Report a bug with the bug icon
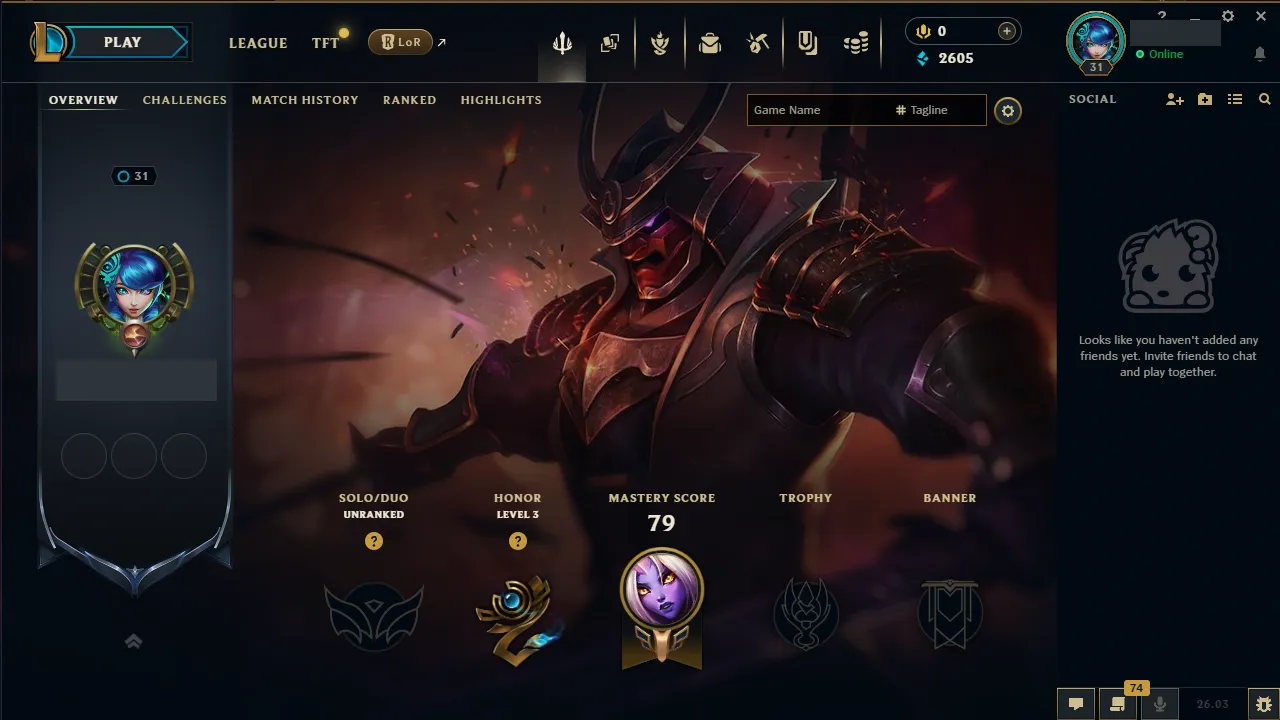This screenshot has width=1280, height=720. pos(1263,704)
